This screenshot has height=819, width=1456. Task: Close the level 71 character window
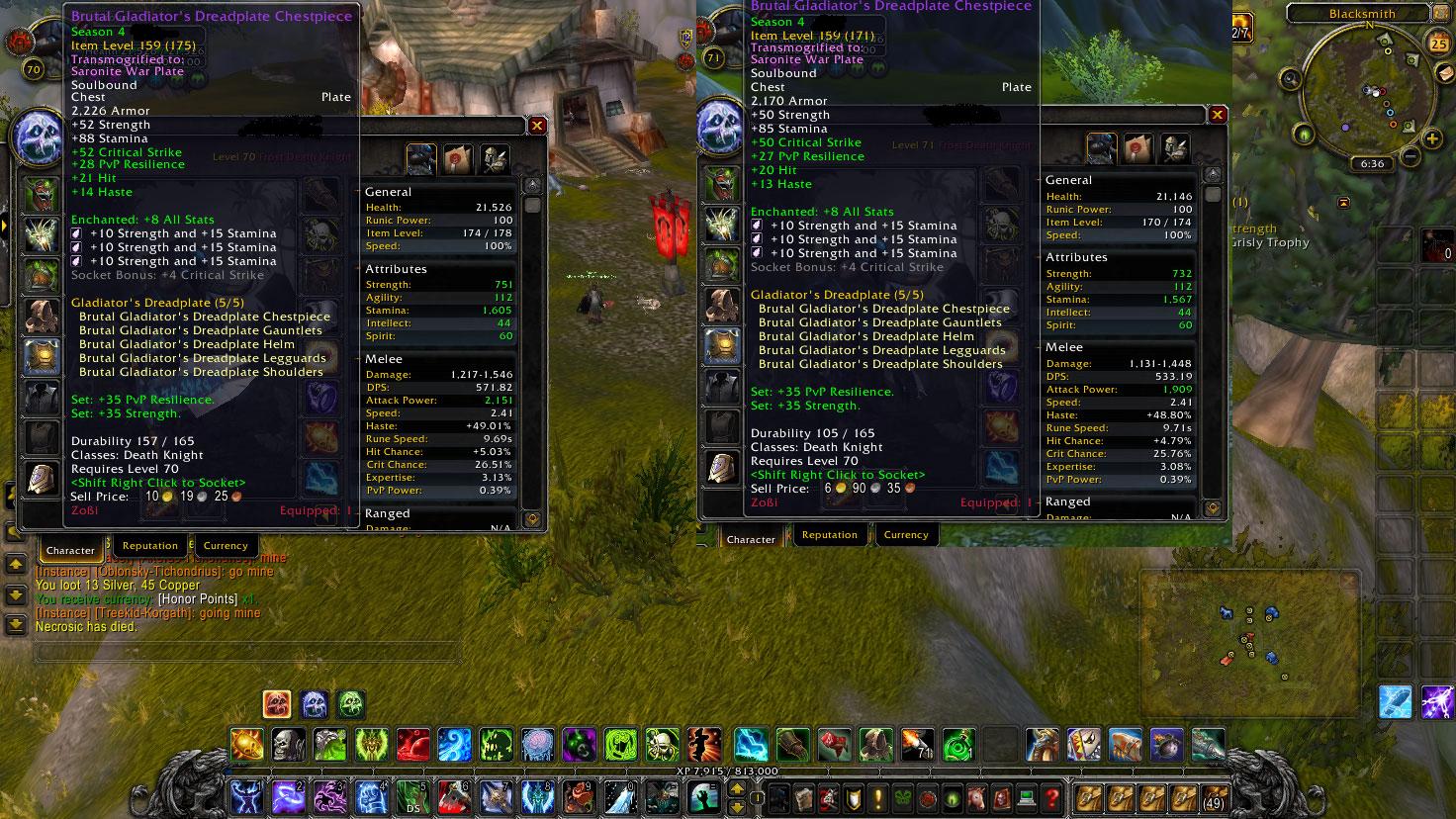point(1218,115)
